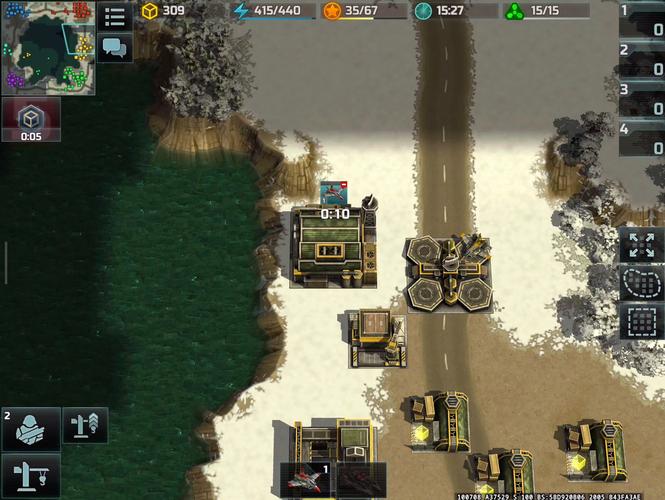Open the defense turret upgrade button
Viewport: 665px width, 500px height.
click(x=85, y=425)
